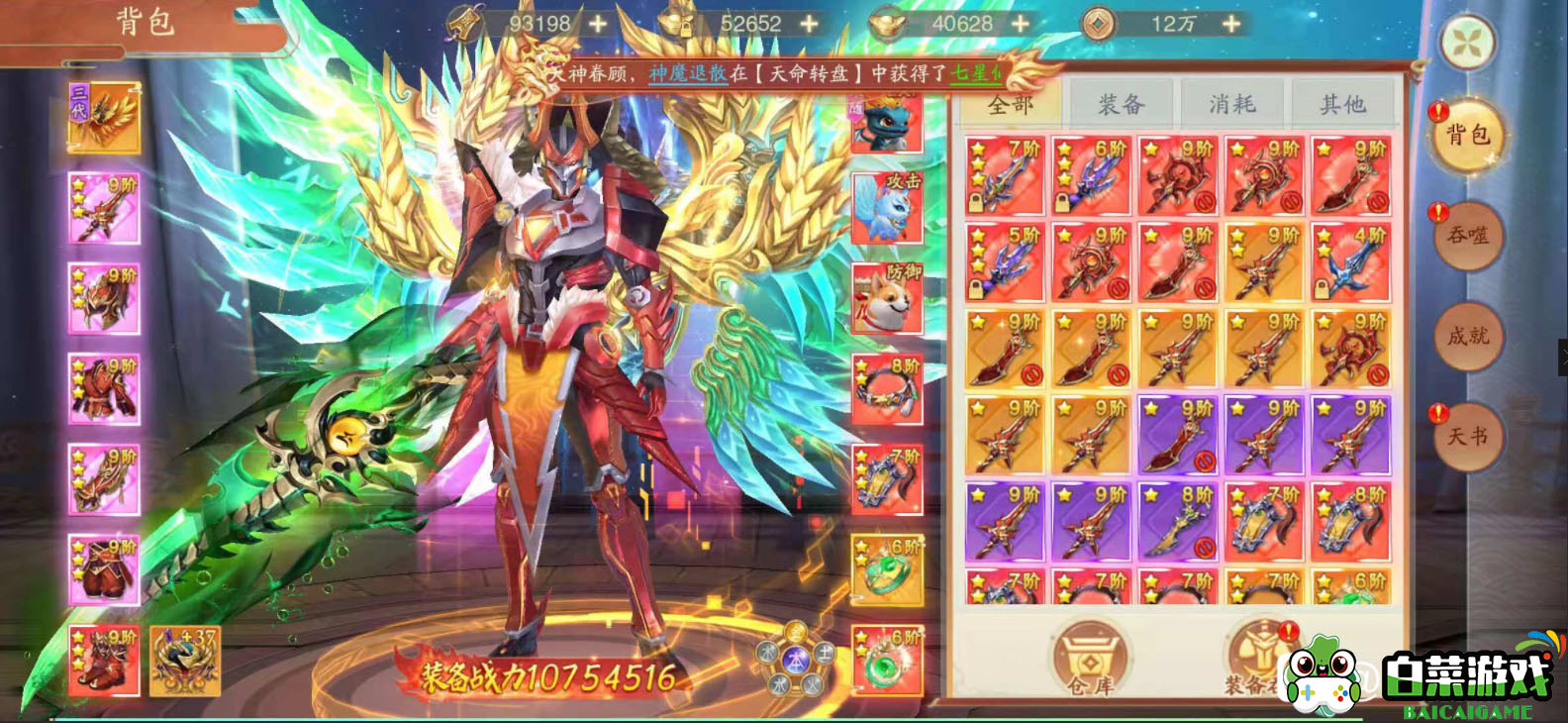Open the 其他 item category
1568x723 pixels.
pyautogui.click(x=1342, y=104)
